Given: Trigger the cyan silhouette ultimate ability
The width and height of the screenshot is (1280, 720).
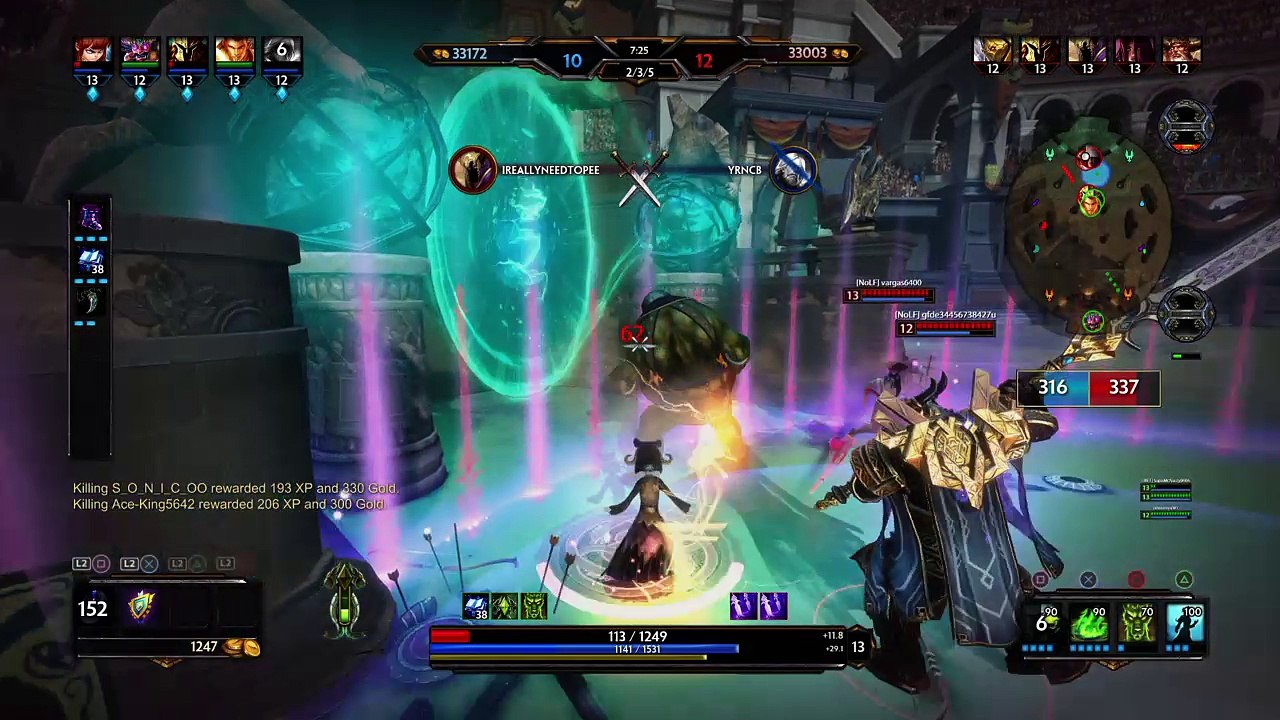Looking at the screenshot, I should point(1184,624).
